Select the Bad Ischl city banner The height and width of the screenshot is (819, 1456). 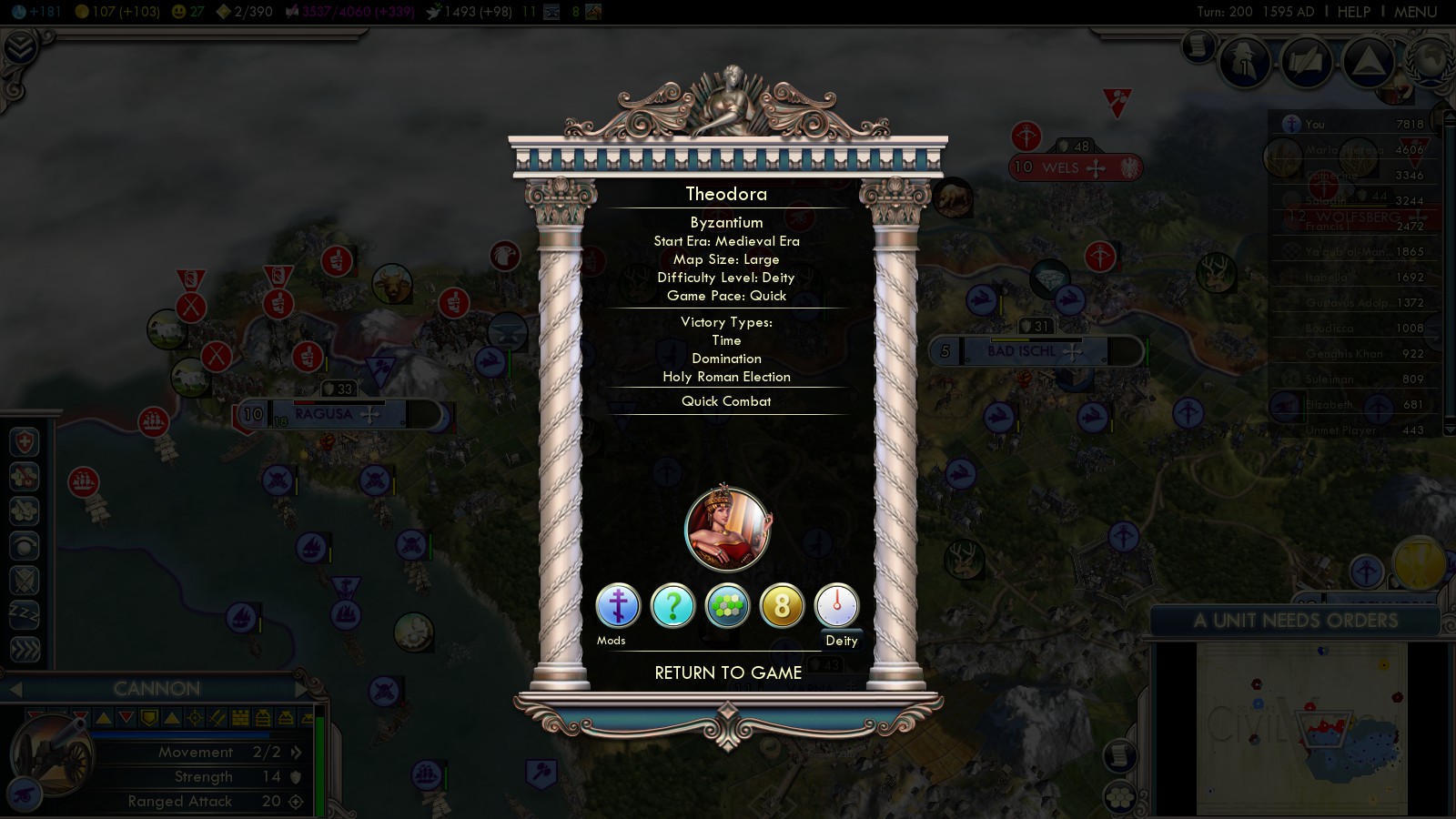1022,351
